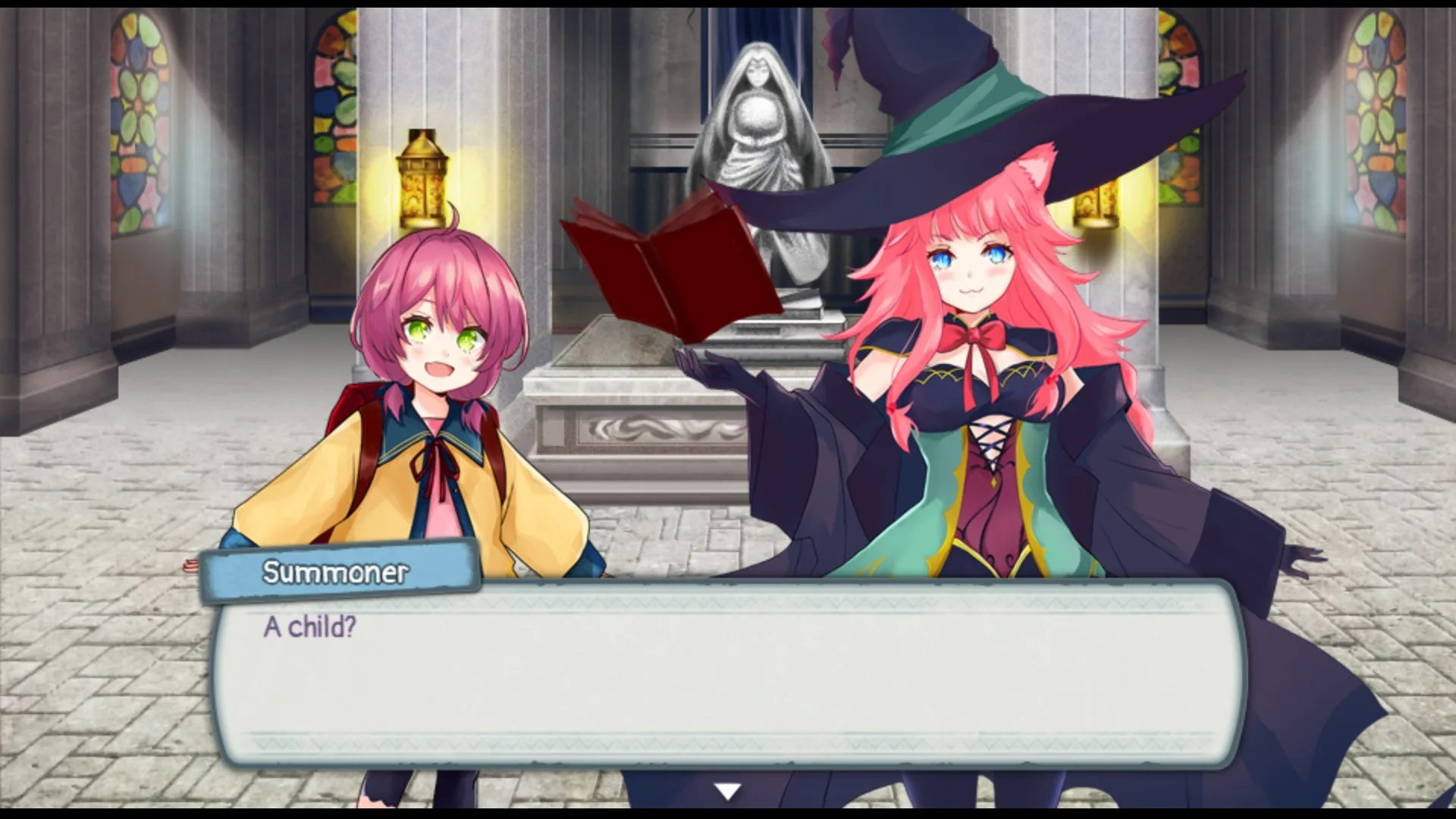Click the advance-dialogue arrow at the bottom
Image resolution: width=1456 pixels, height=819 pixels.
coord(727,790)
